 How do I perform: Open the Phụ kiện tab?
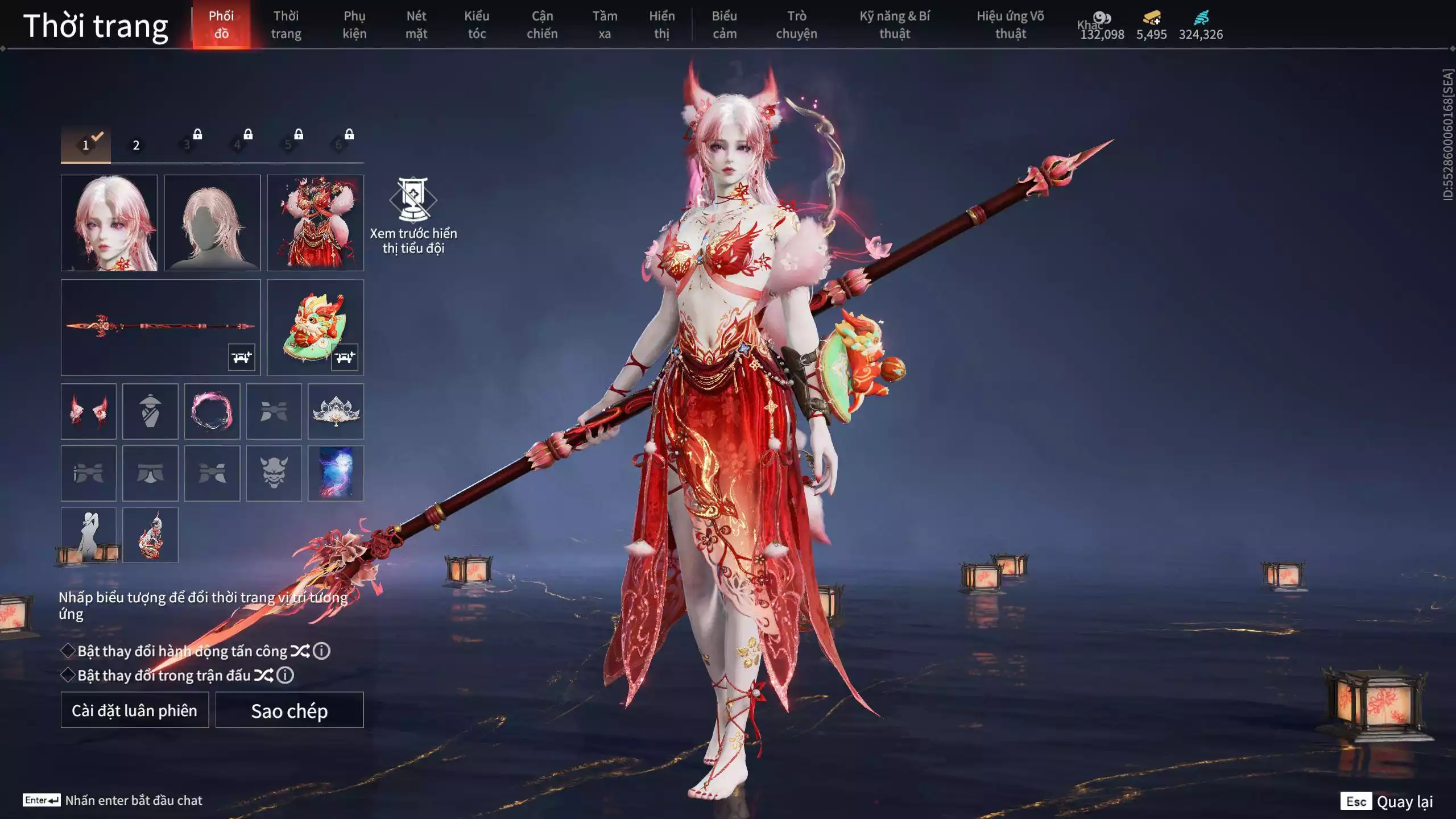coord(354,25)
